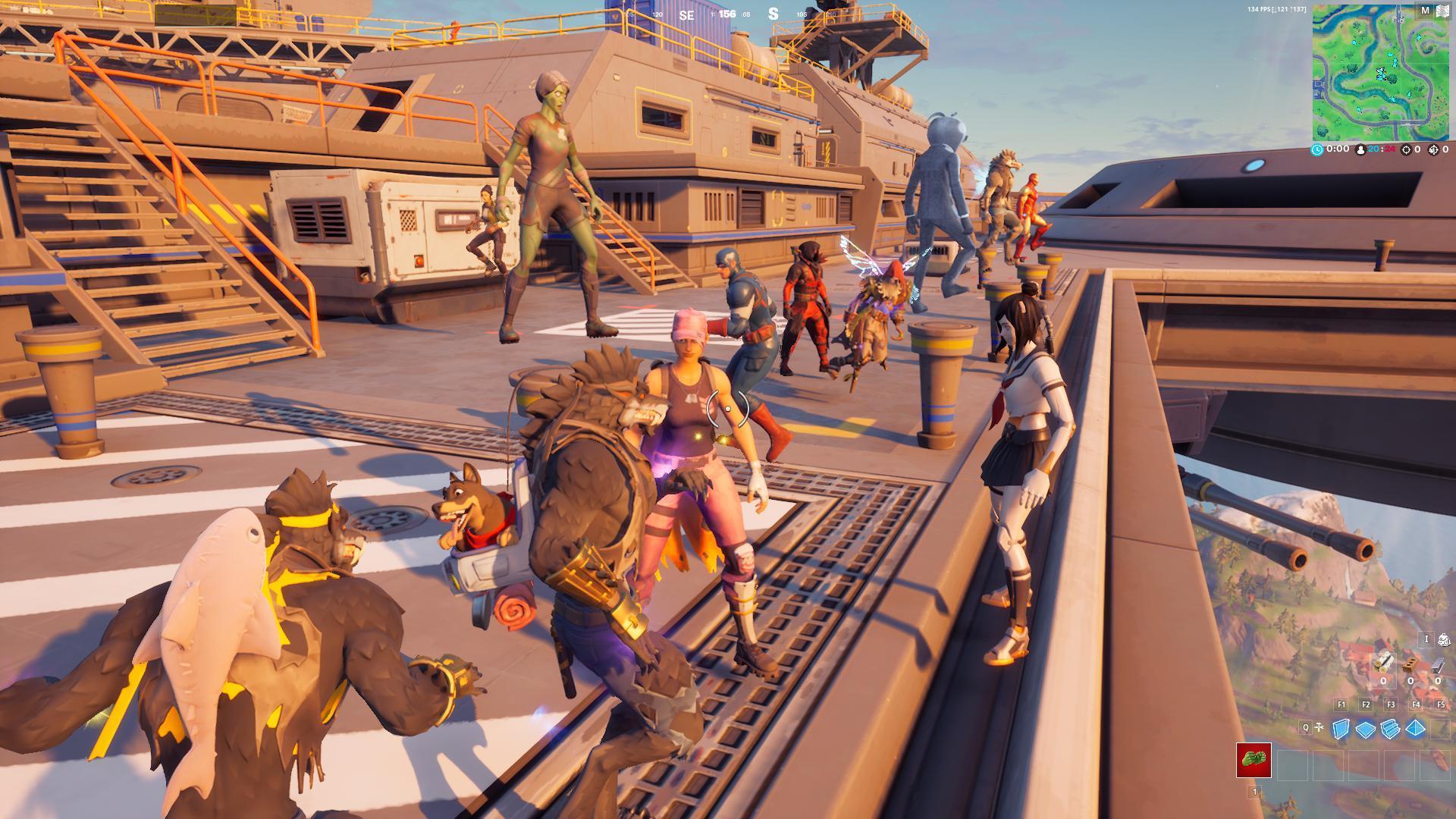
Task: Switch to the metal material
Action: pyautogui.click(x=1437, y=664)
